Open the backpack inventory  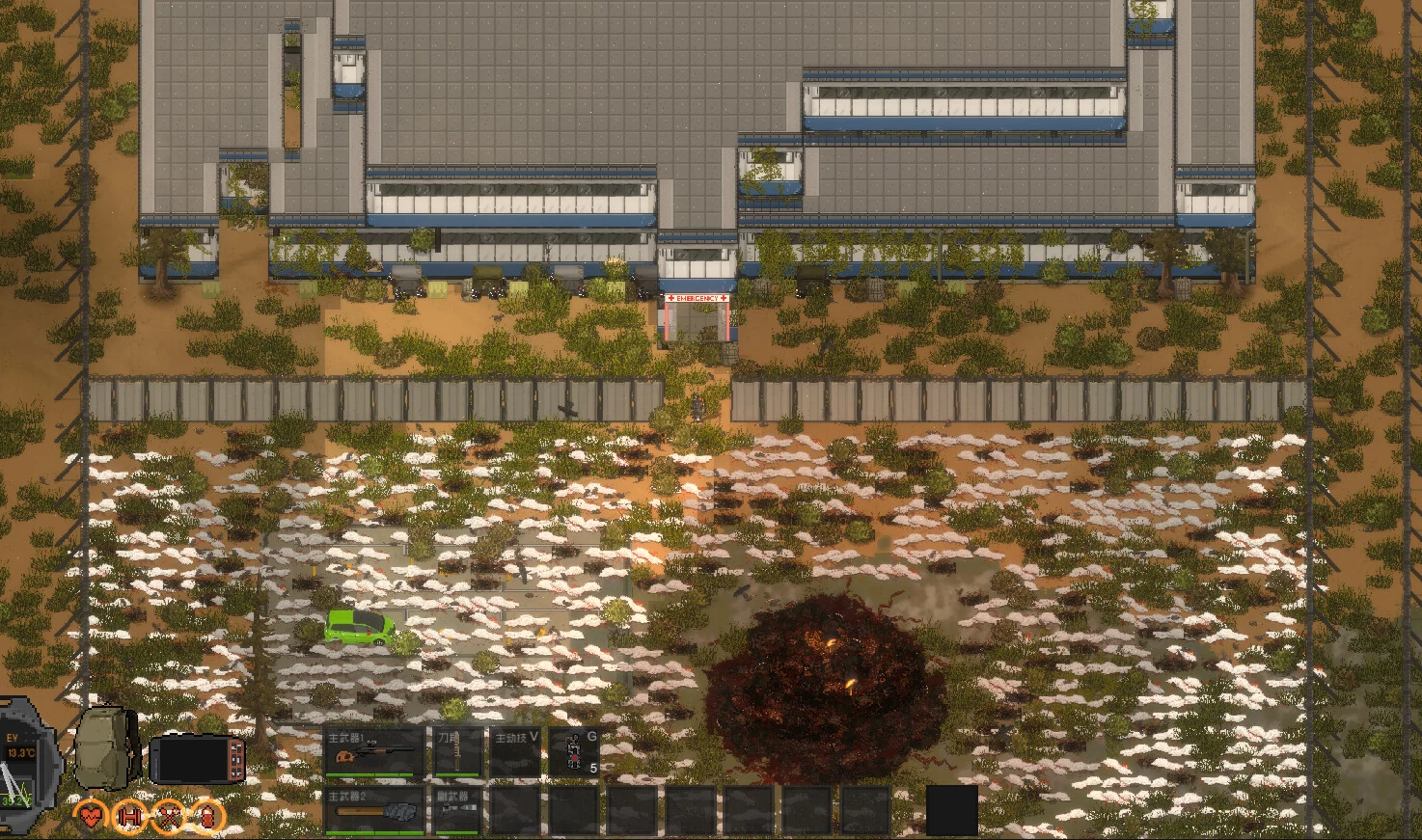[x=108, y=748]
